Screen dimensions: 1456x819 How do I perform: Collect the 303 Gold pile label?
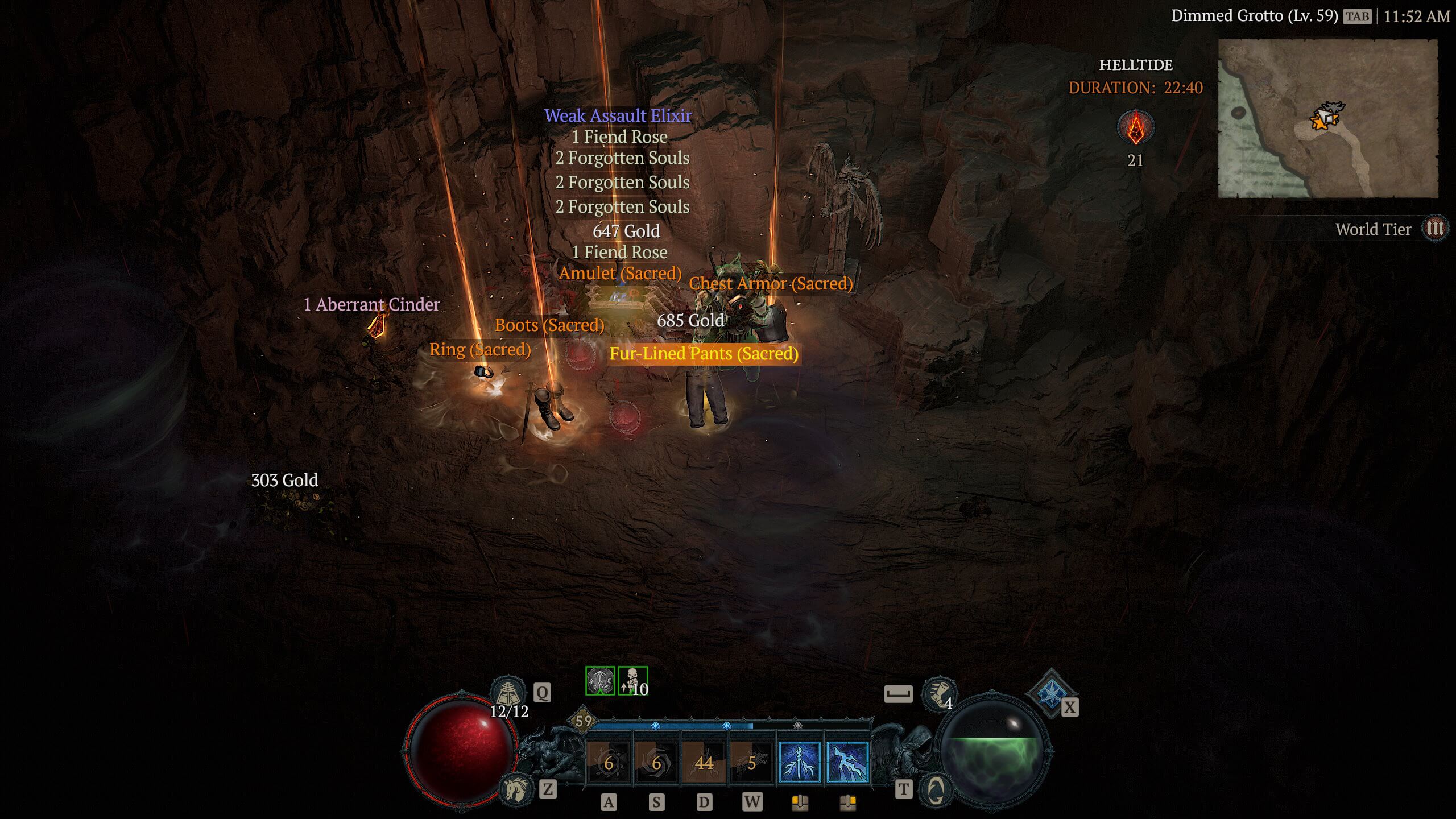click(284, 481)
